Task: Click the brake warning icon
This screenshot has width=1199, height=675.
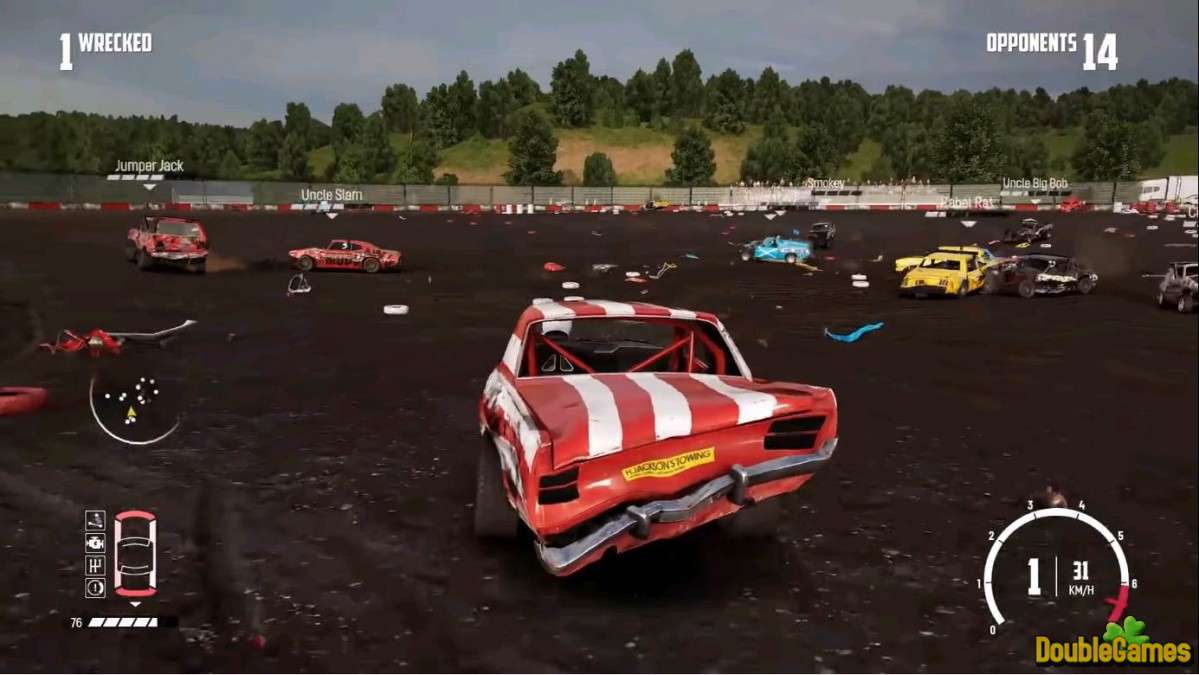Action: coord(95,588)
